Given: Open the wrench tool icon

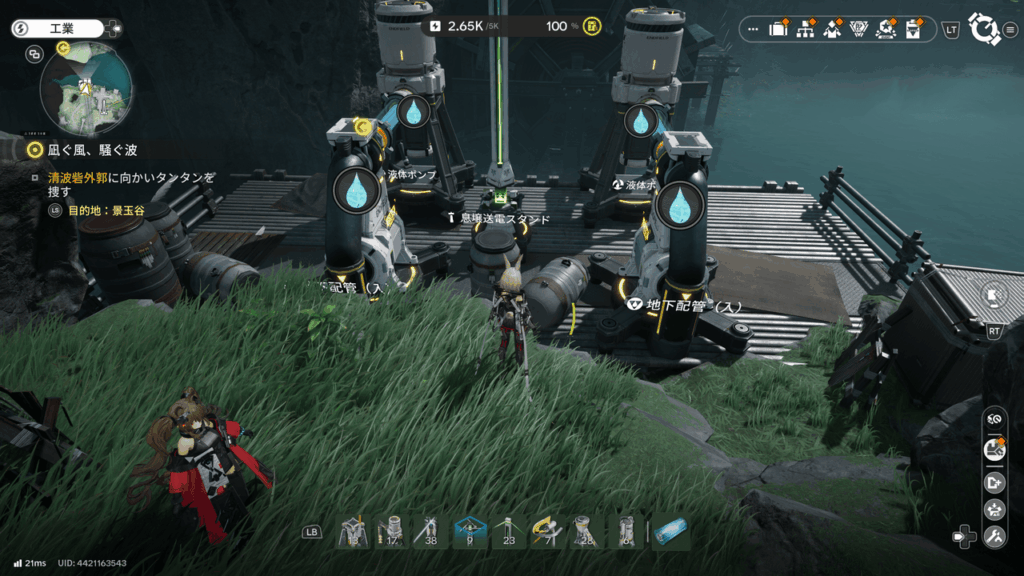Looking at the screenshot, I should pyautogui.click(x=994, y=538).
